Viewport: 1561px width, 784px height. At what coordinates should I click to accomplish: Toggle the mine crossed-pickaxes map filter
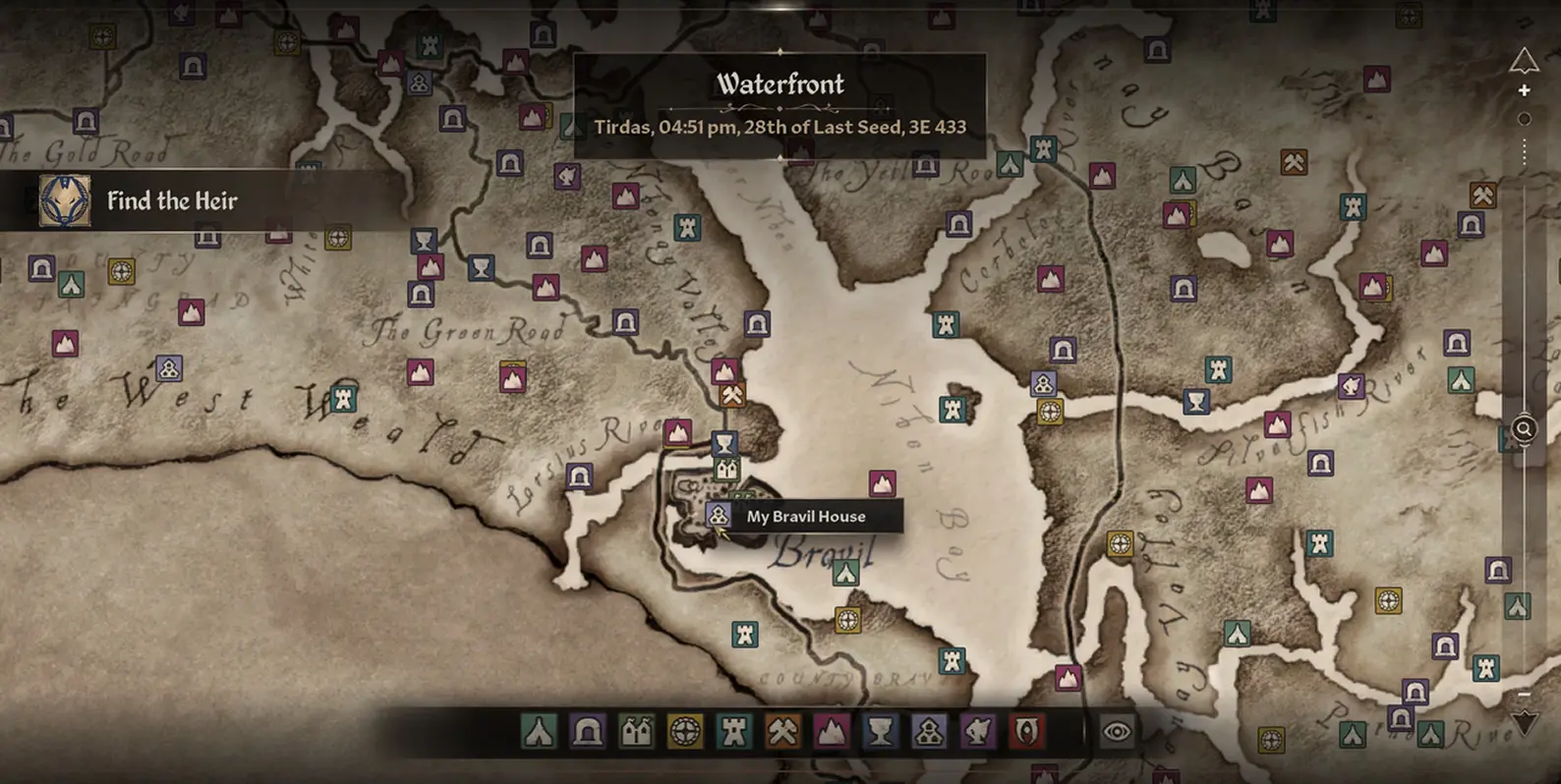tap(782, 732)
